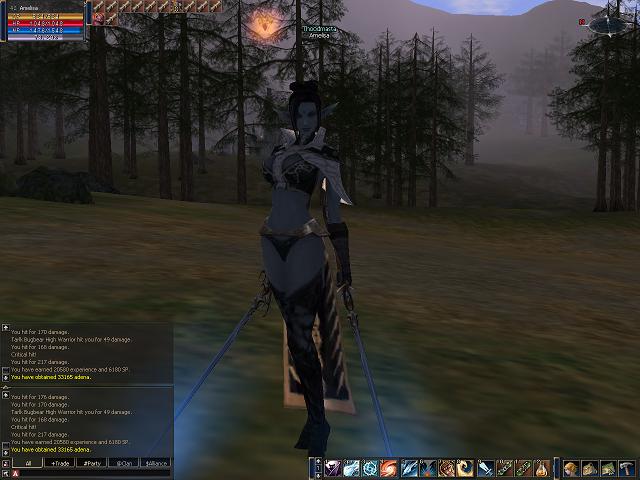Switch to the $Alliance chat tab
The width and height of the screenshot is (640, 480).
[x=156, y=463]
